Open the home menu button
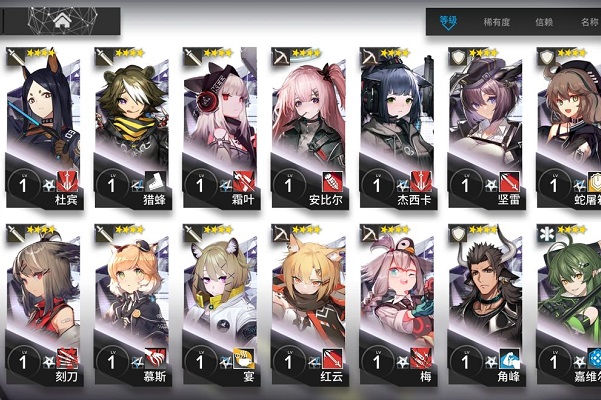 (x=62, y=19)
